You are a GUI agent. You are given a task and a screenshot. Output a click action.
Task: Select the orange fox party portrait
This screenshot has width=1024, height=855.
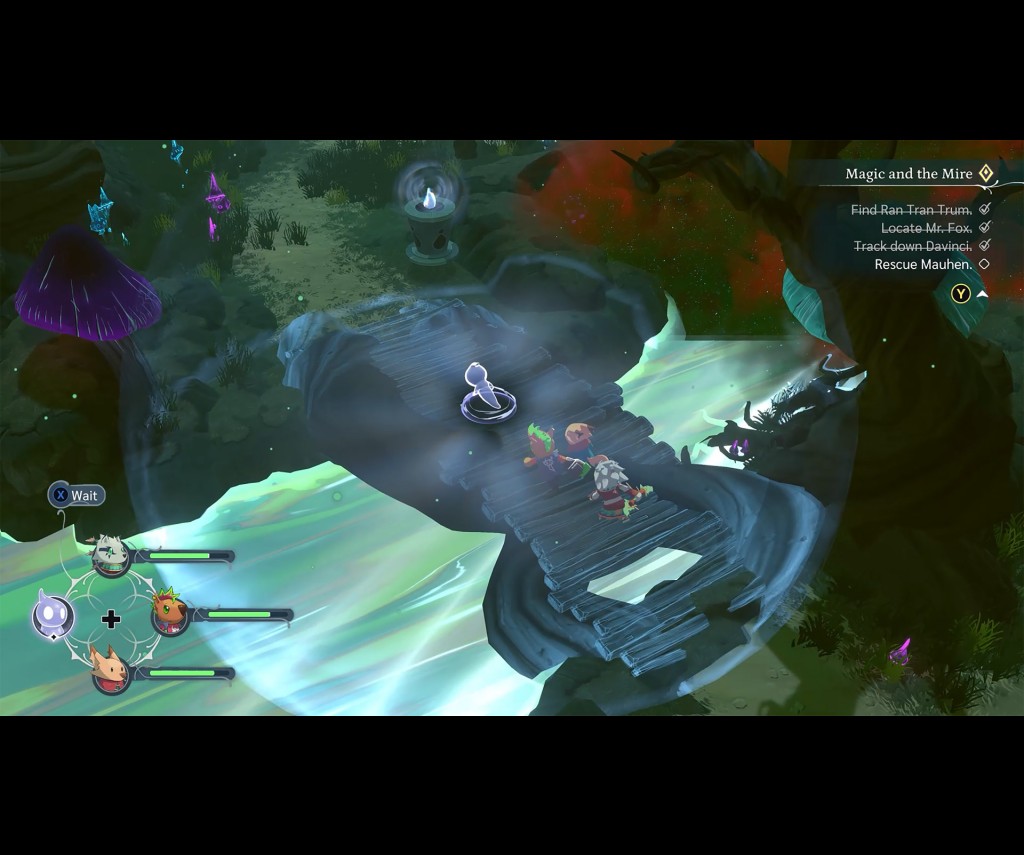pyautogui.click(x=110, y=671)
